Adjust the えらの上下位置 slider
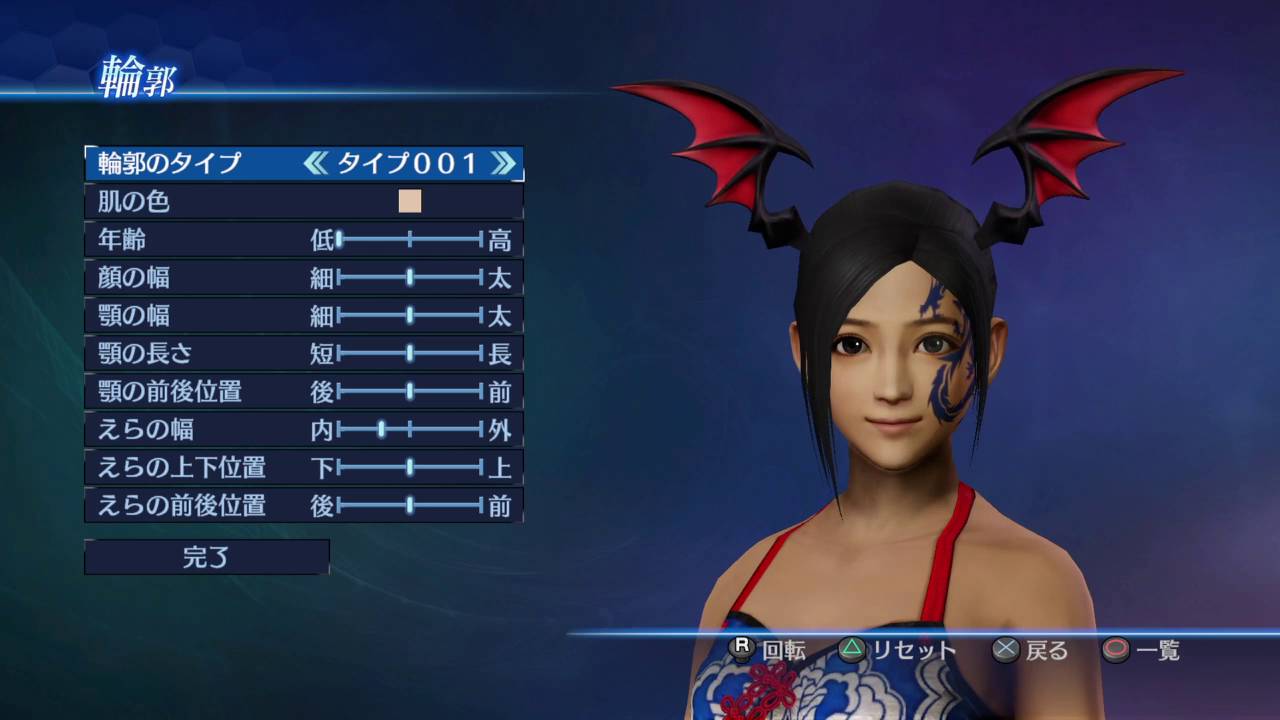This screenshot has width=1280, height=720. pyautogui.click(x=410, y=467)
